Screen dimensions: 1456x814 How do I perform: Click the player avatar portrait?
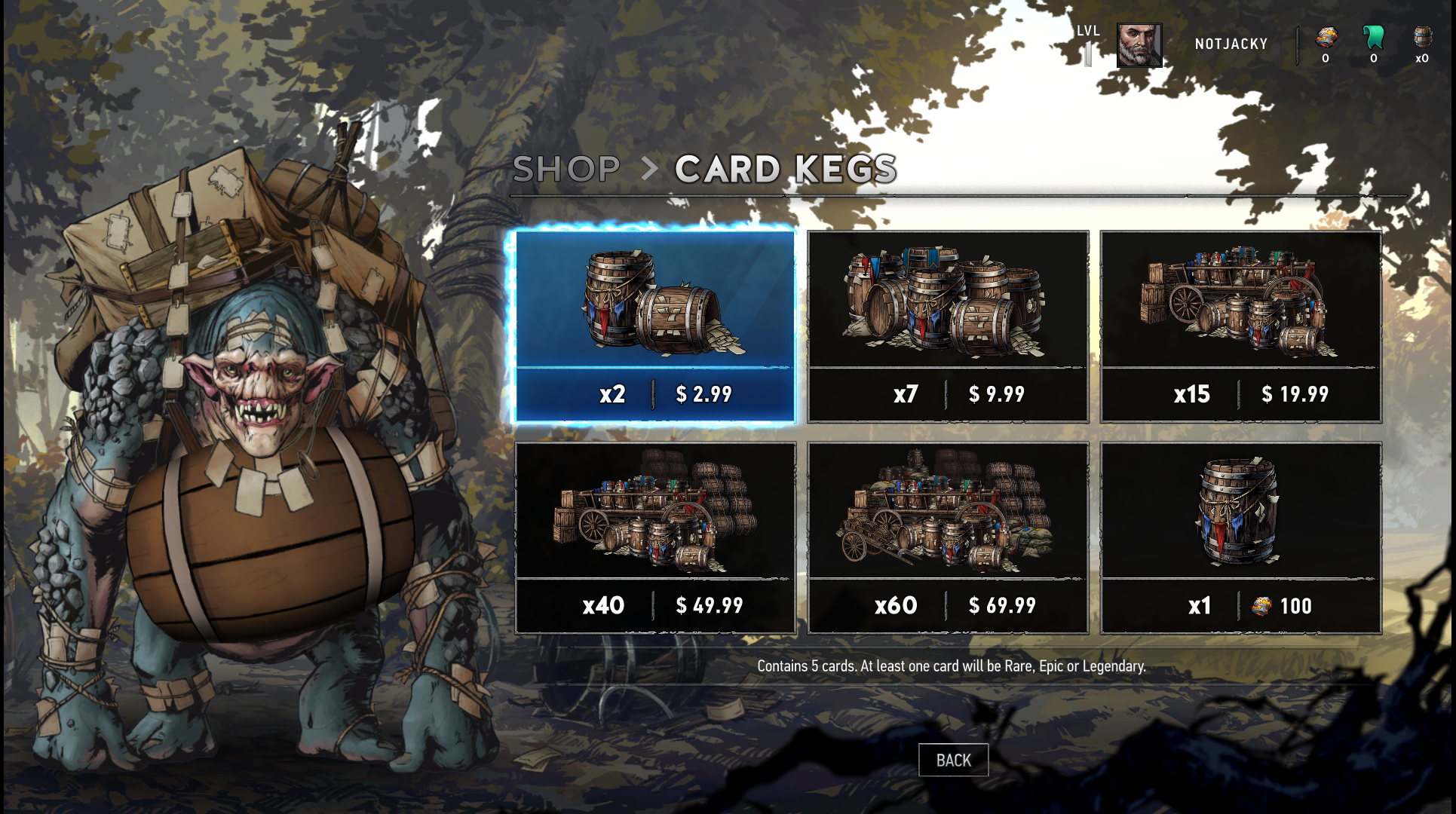click(x=1139, y=44)
